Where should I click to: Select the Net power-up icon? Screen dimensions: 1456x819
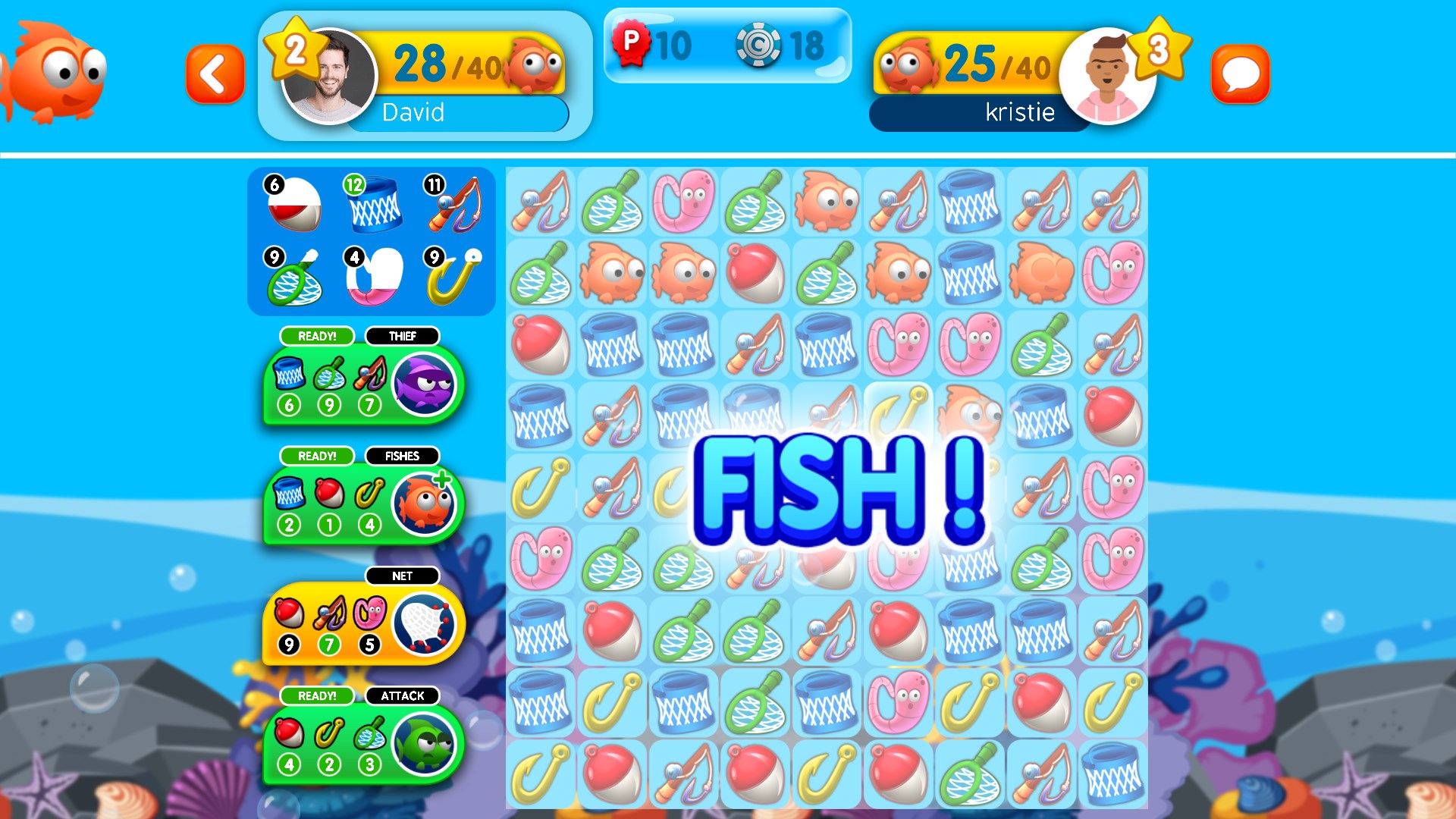[x=425, y=623]
